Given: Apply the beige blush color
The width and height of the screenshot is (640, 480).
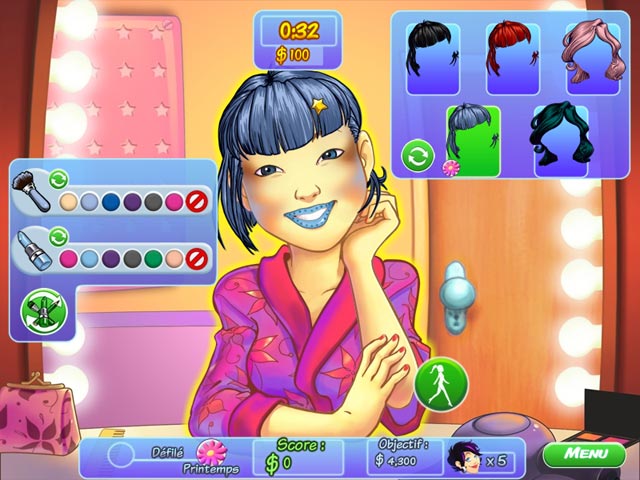Looking at the screenshot, I should pos(69,201).
